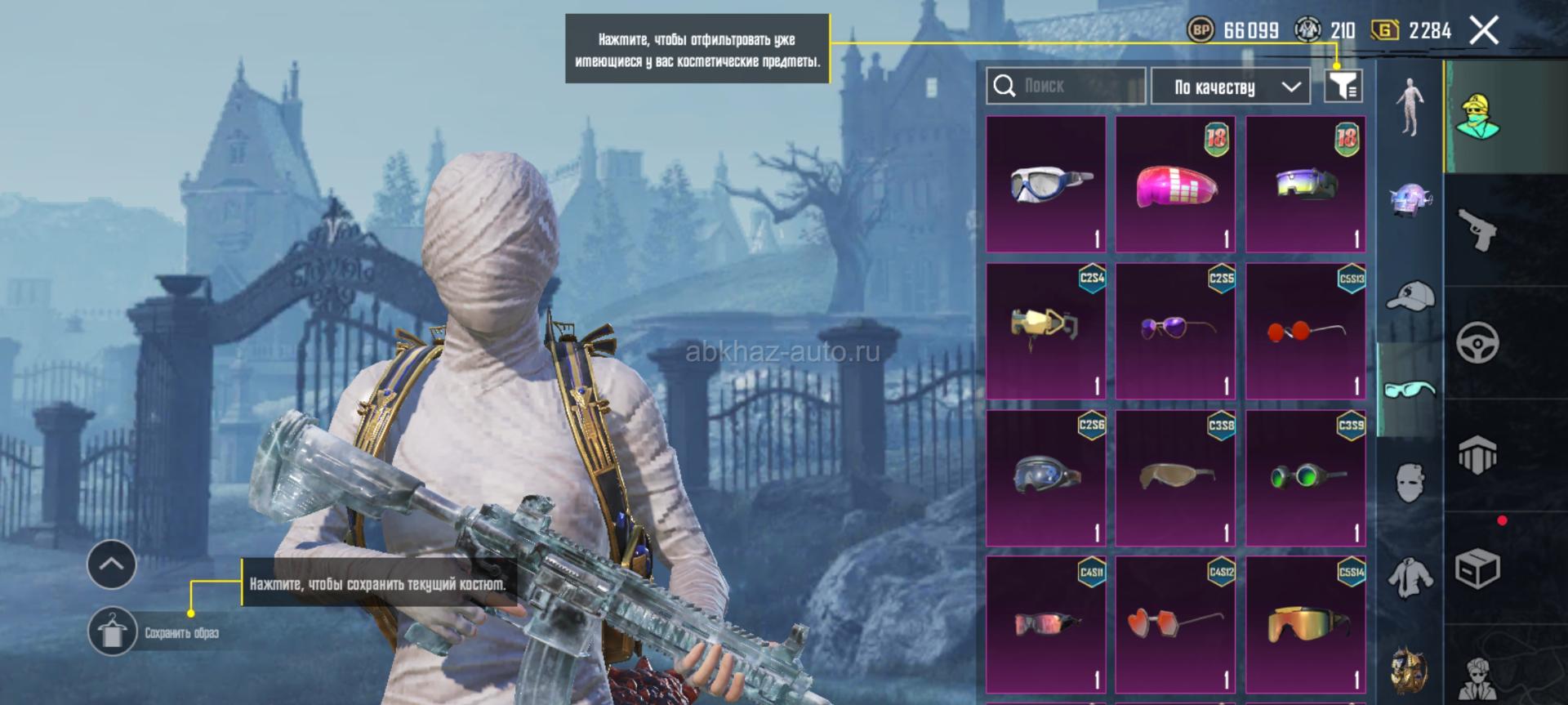This screenshot has height=705, width=1568.
Task: Select the orange heart-shaped glasses
Action: pos(1175,625)
